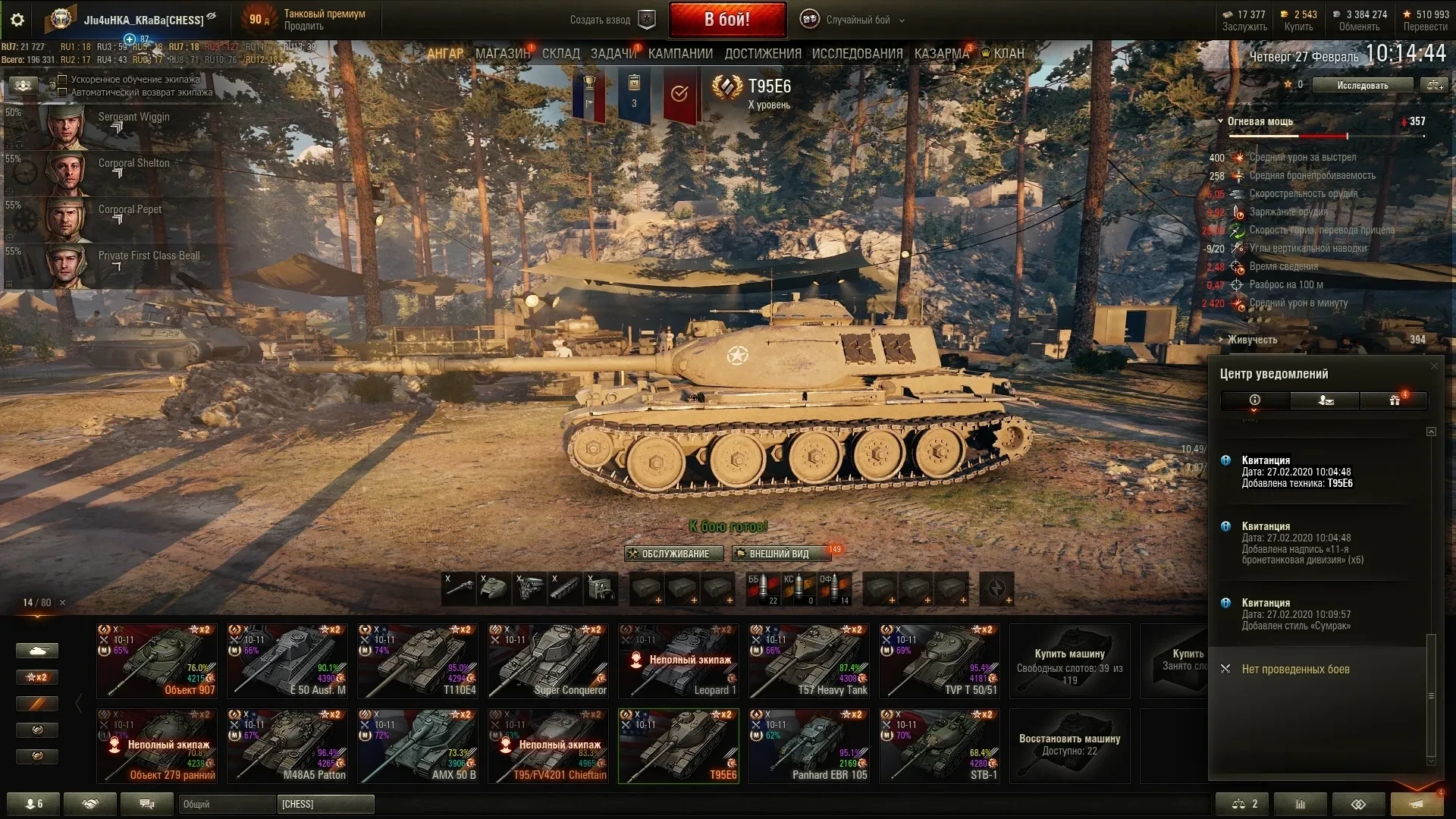Choose the Super Conqueror tank
The width and height of the screenshot is (1456, 819).
(548, 661)
